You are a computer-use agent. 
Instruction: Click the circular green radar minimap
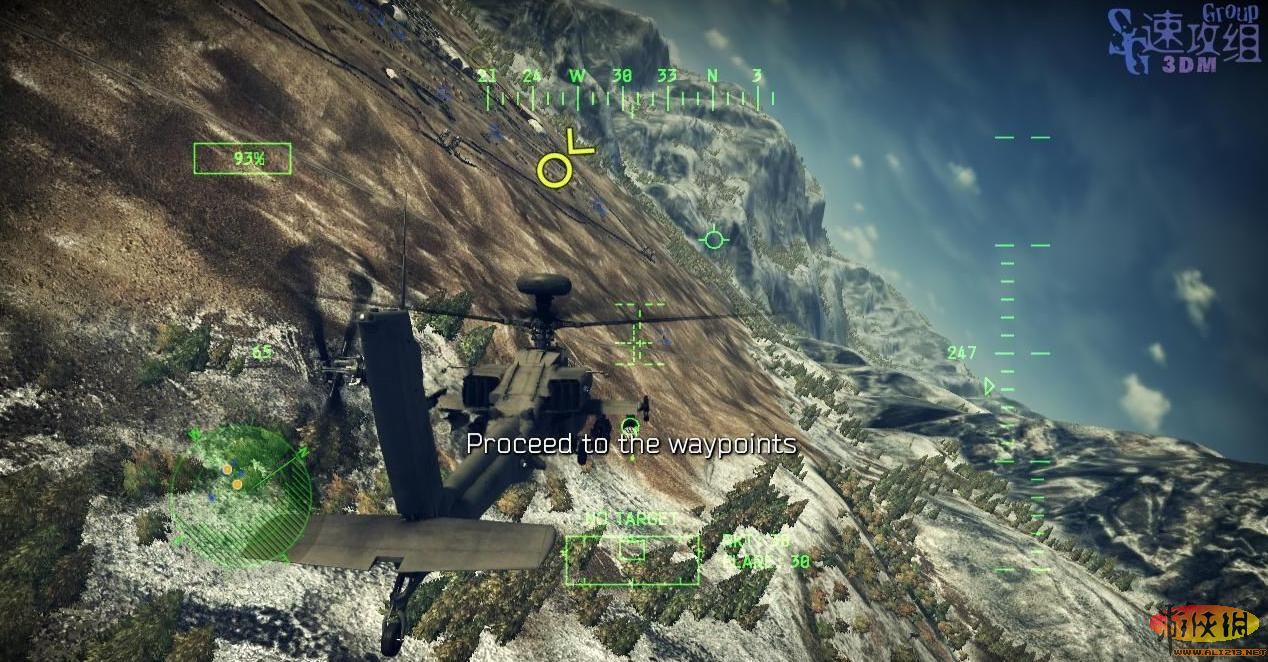point(240,495)
